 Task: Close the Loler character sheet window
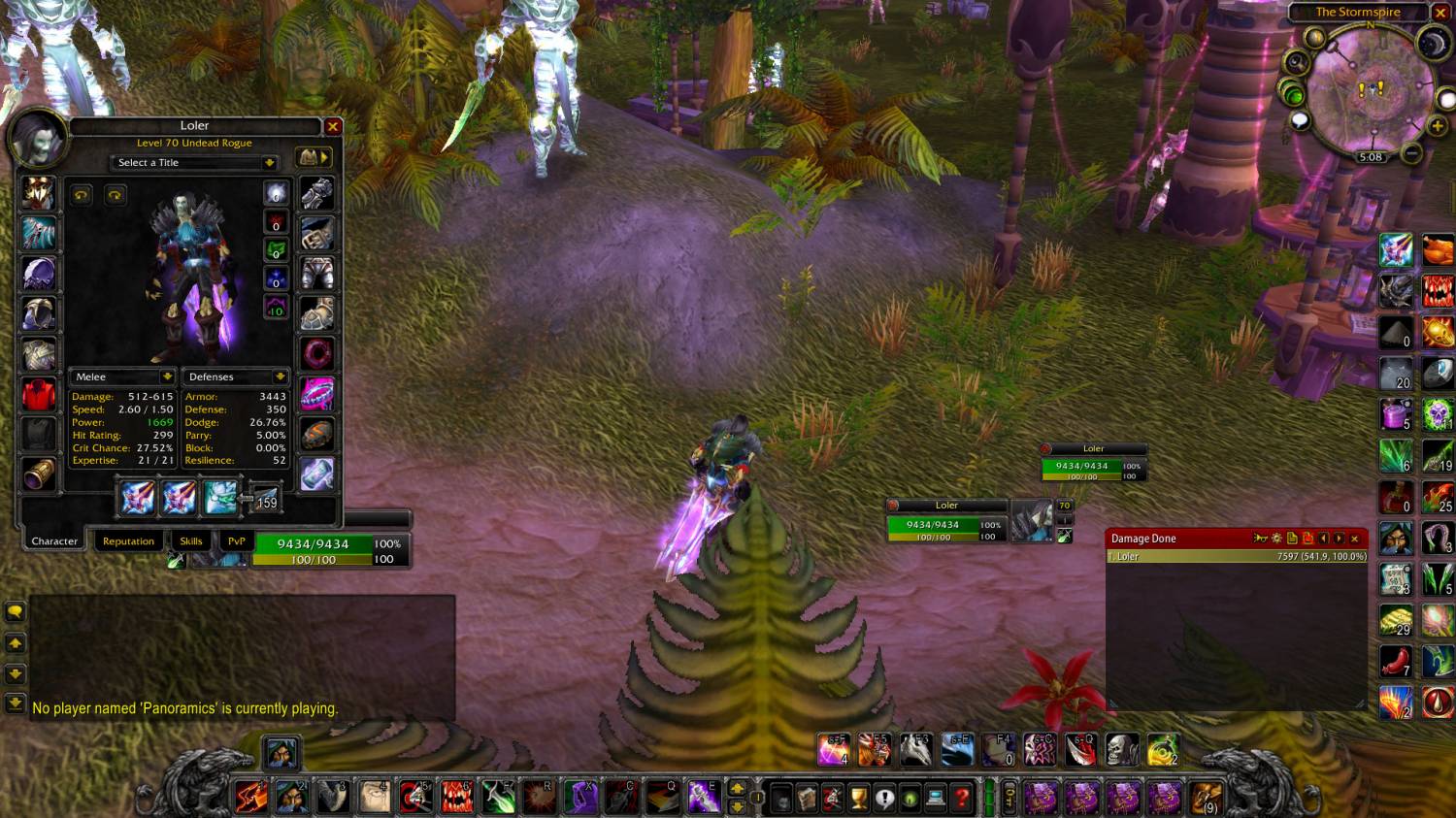click(333, 126)
